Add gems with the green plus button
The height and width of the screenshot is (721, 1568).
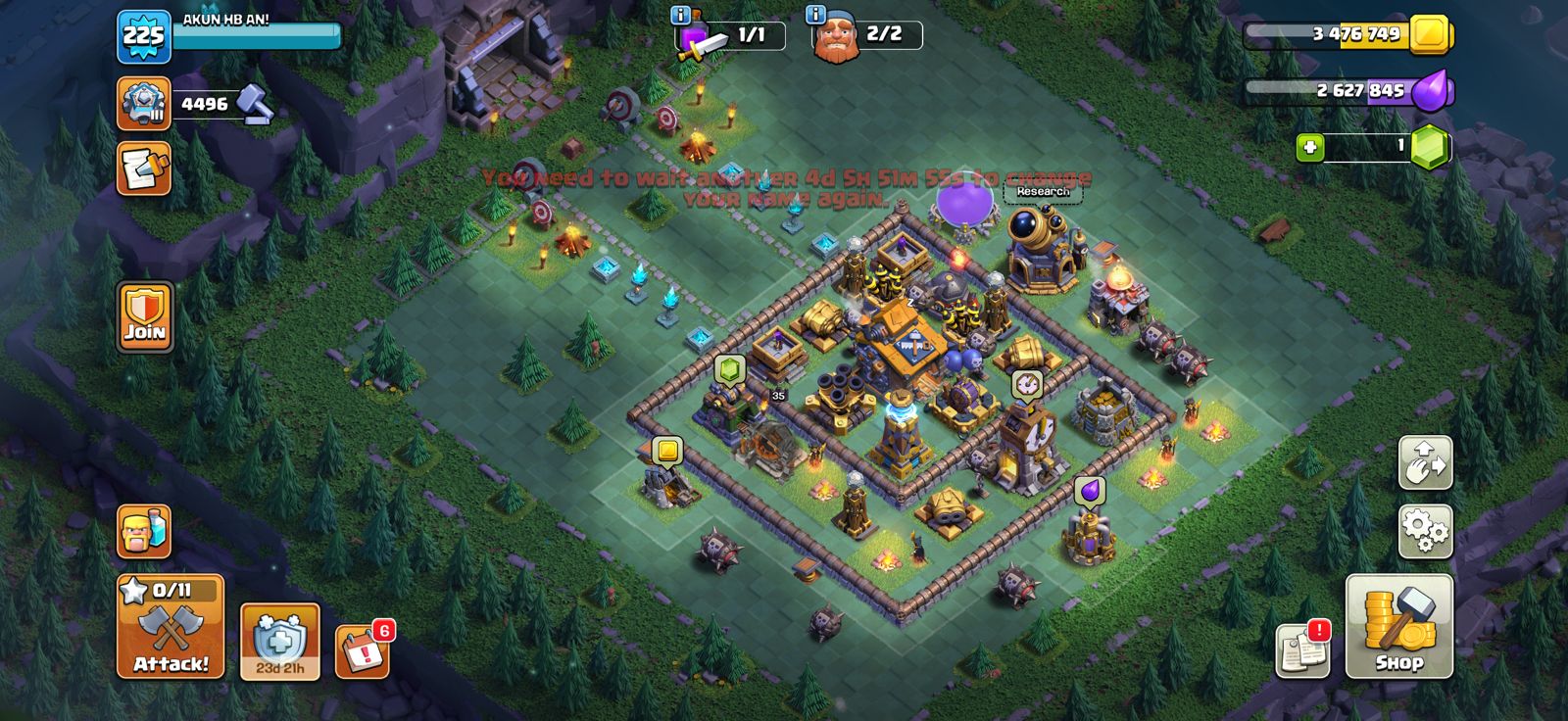[x=1310, y=148]
